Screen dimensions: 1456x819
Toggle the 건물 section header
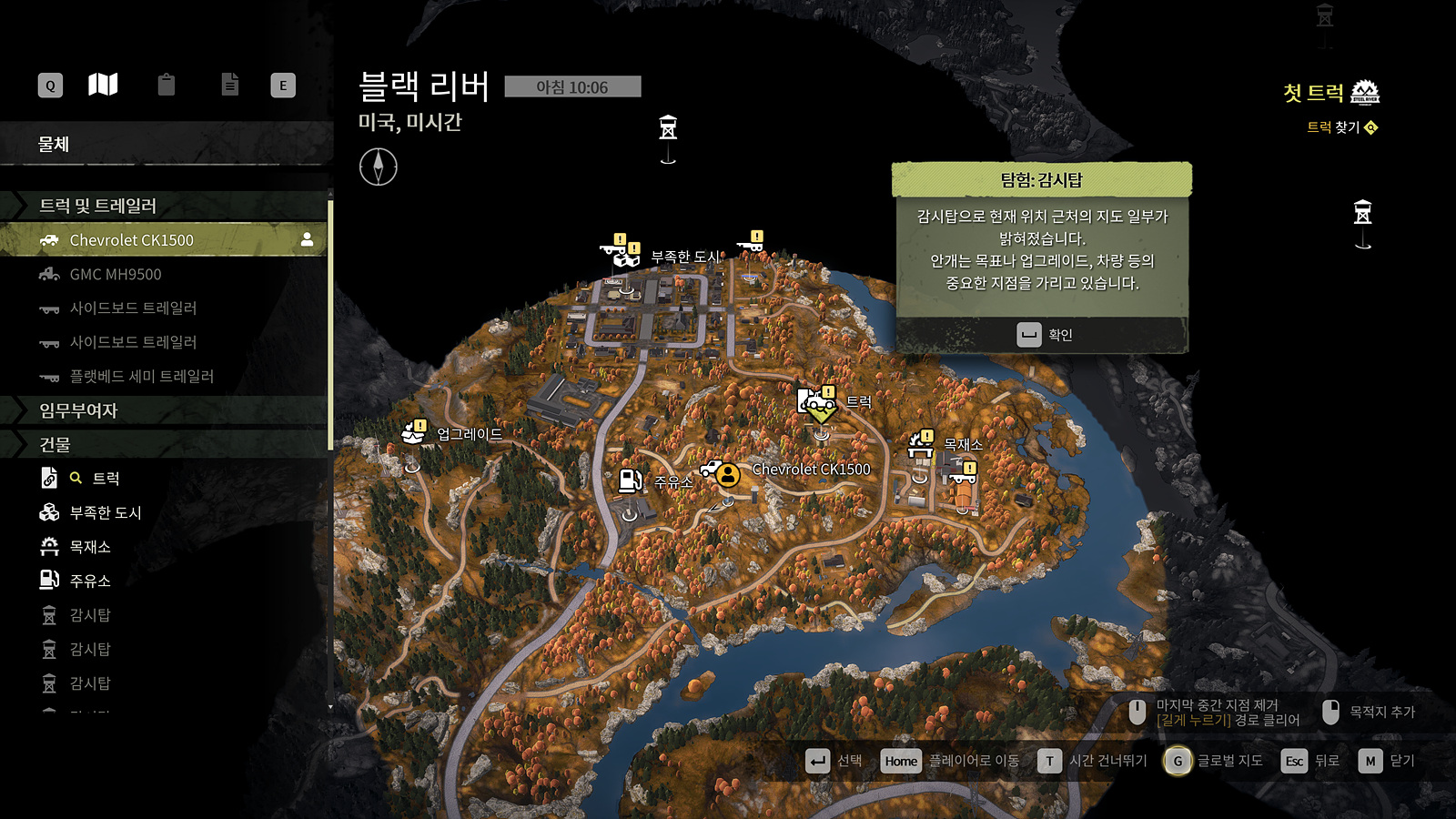pyautogui.click(x=55, y=444)
